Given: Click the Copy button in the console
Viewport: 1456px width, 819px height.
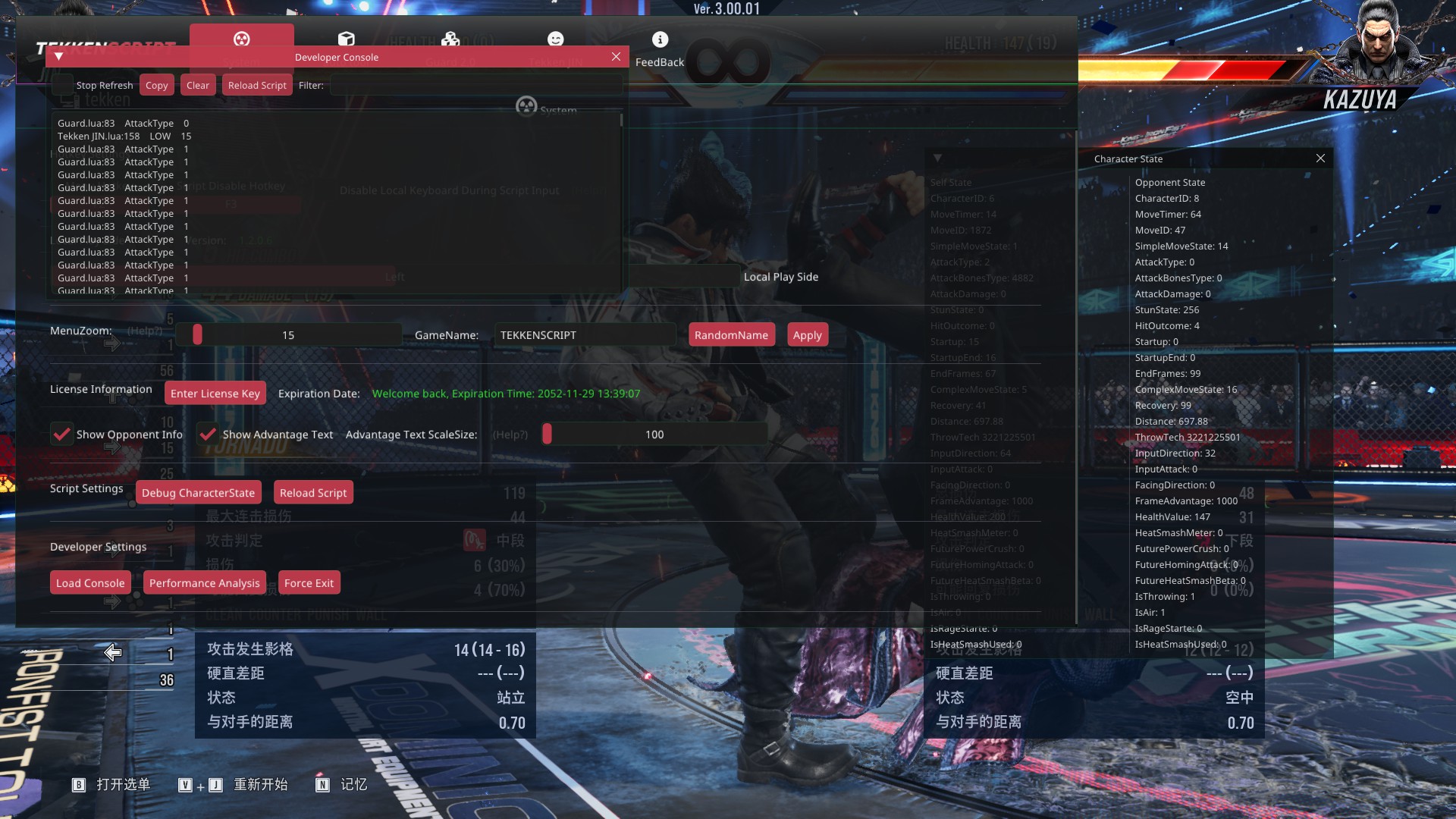Looking at the screenshot, I should [x=156, y=85].
